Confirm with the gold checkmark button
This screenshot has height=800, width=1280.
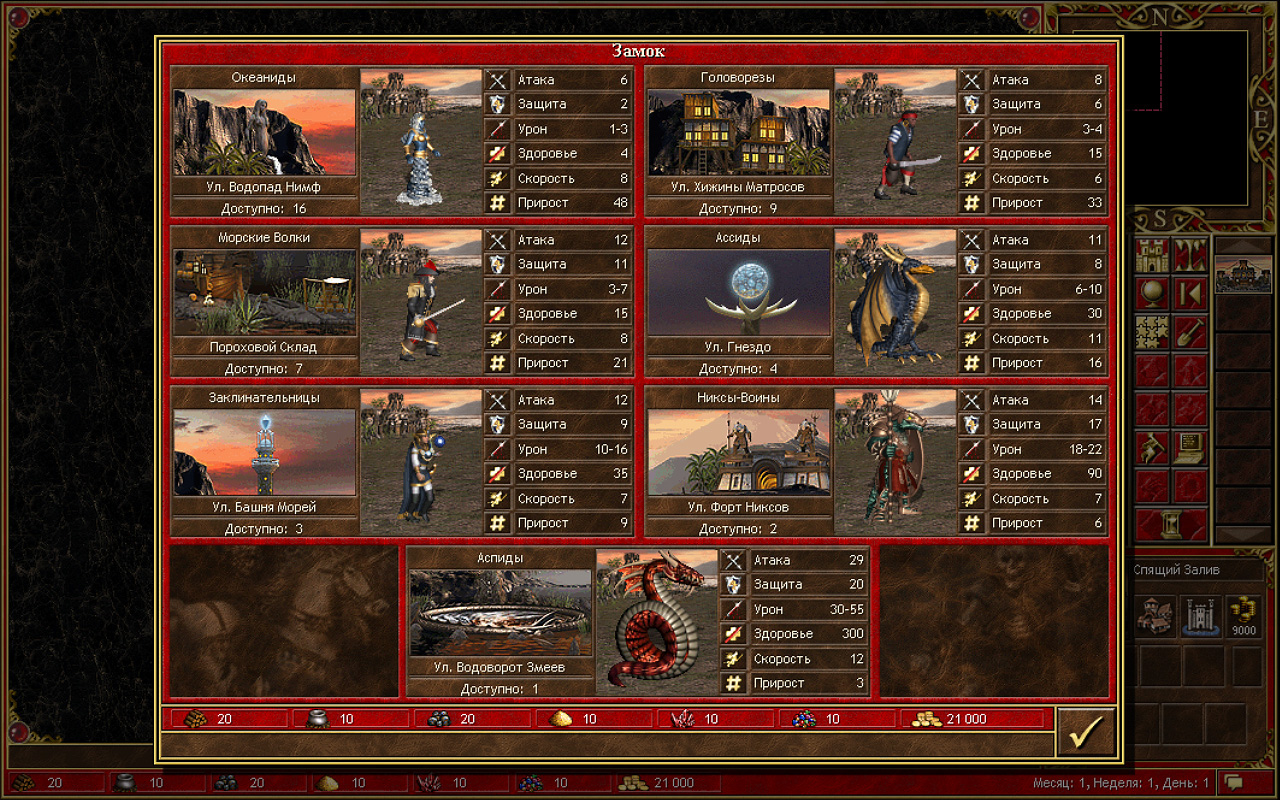pos(1085,733)
